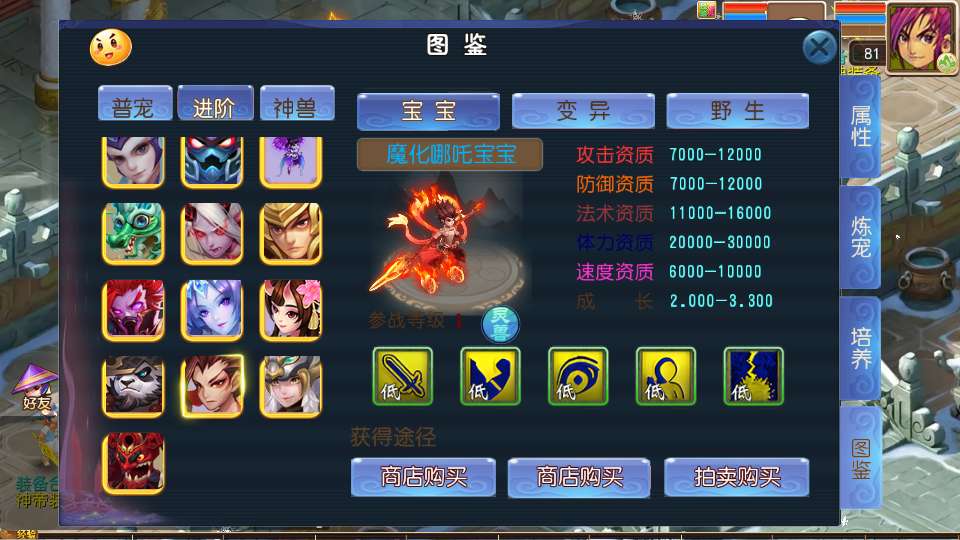Select the 图鉴 side tab
Viewport: 960px width, 540px height.
point(861,457)
